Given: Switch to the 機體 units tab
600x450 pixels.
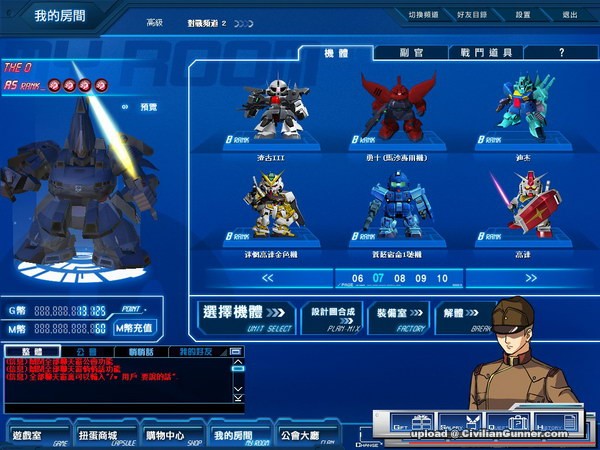Looking at the screenshot, I should pos(337,52).
